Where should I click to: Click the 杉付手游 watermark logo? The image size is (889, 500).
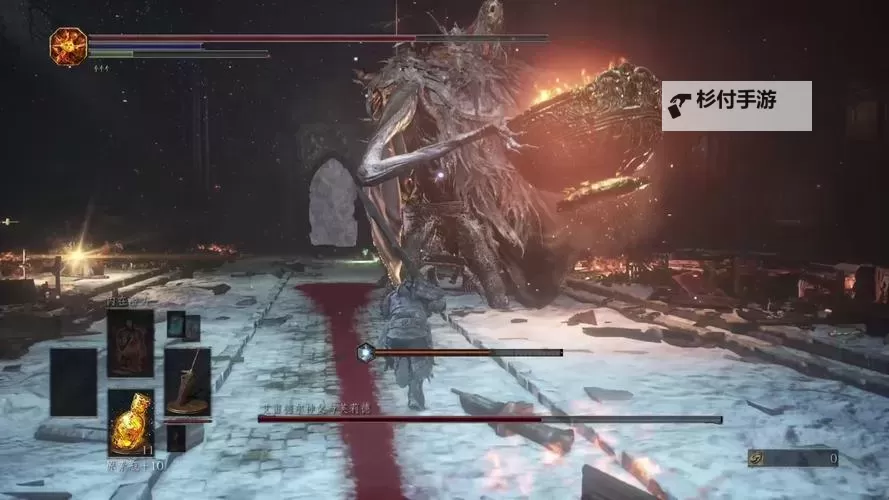coord(736,105)
